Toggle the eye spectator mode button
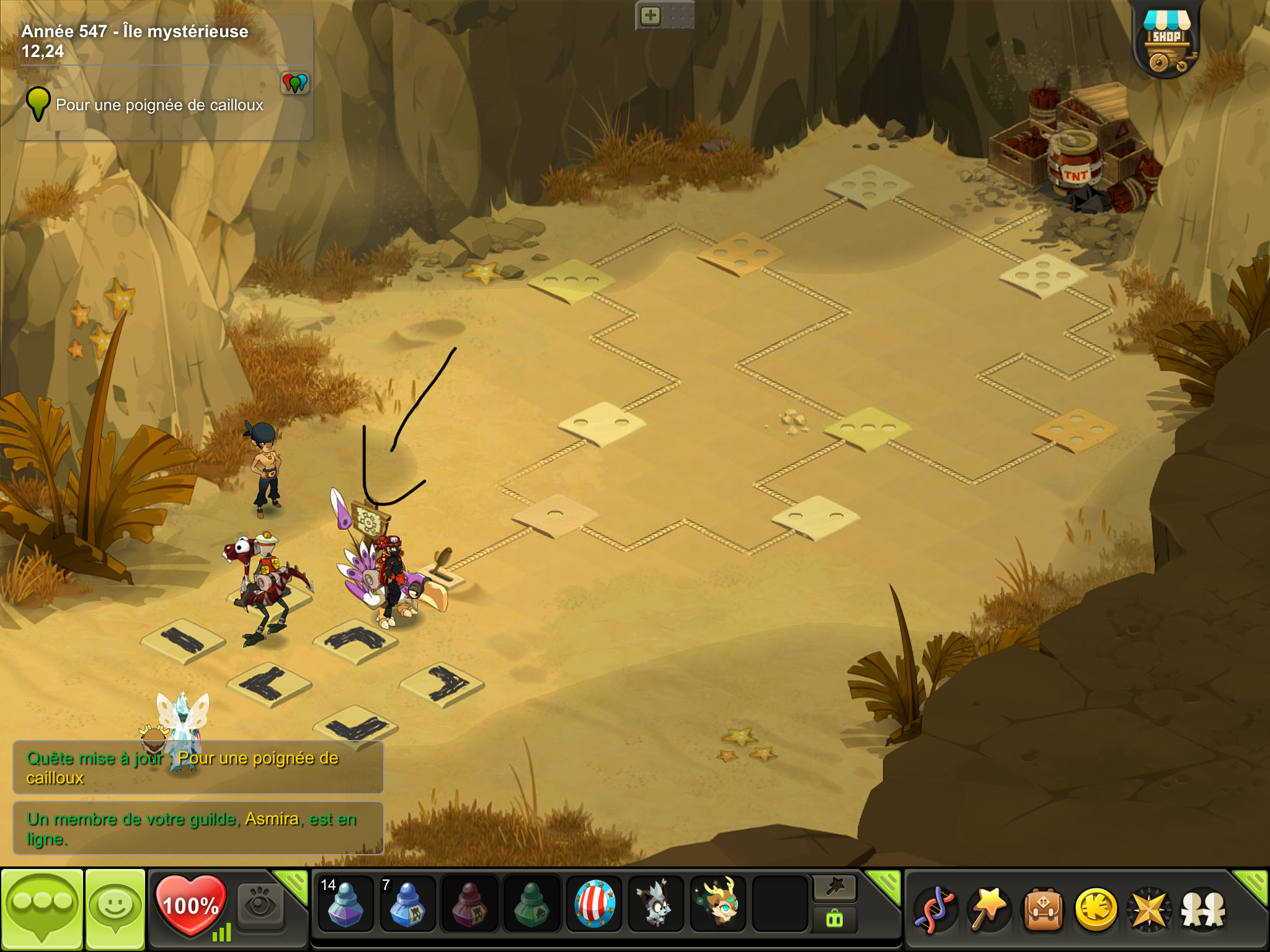 point(260,905)
